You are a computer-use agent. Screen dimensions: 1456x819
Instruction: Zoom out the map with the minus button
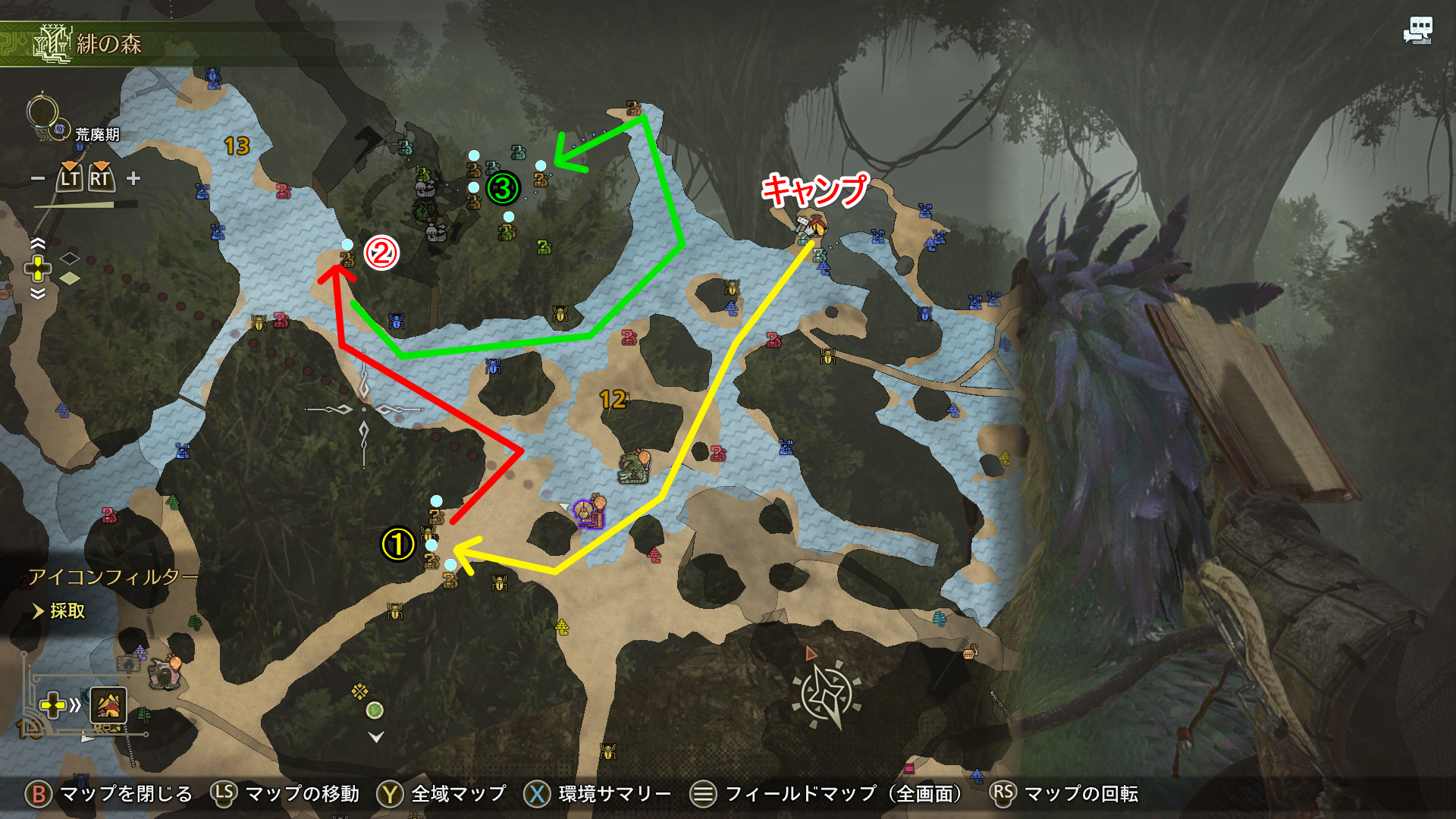37,179
